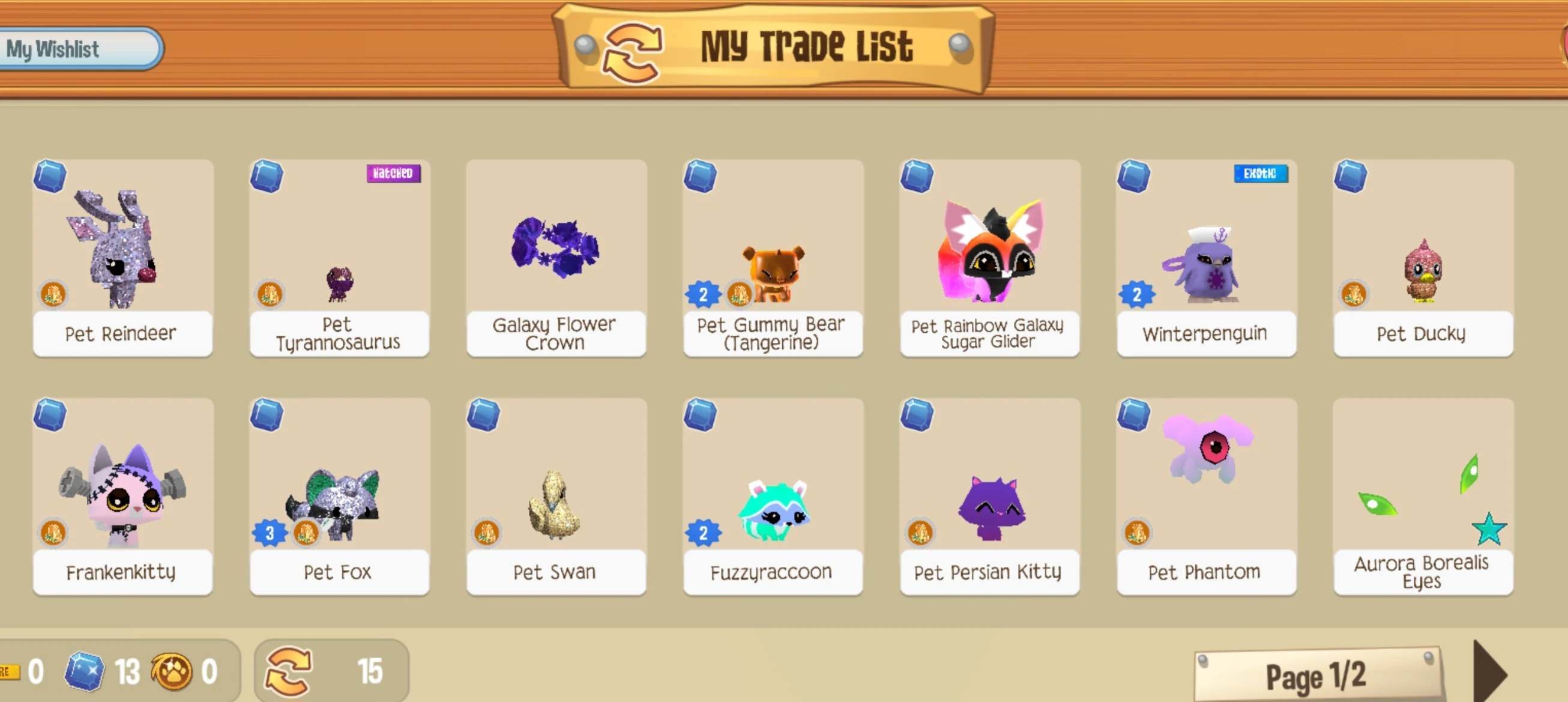The height and width of the screenshot is (702, 1568).
Task: Click the quantity badge showing 2 on Pet Gummy Bear
Action: pyautogui.click(x=703, y=295)
